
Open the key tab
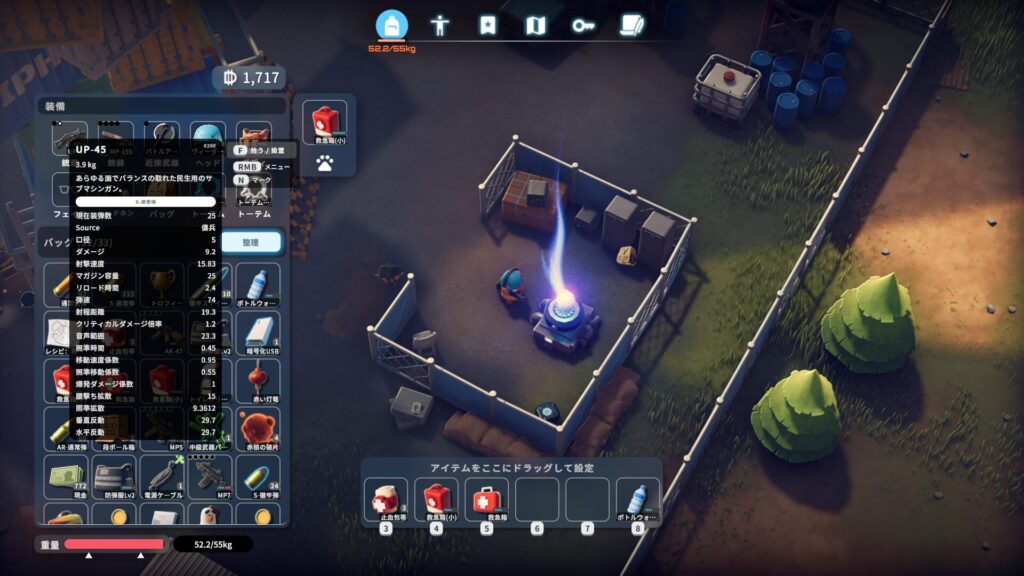[x=584, y=25]
